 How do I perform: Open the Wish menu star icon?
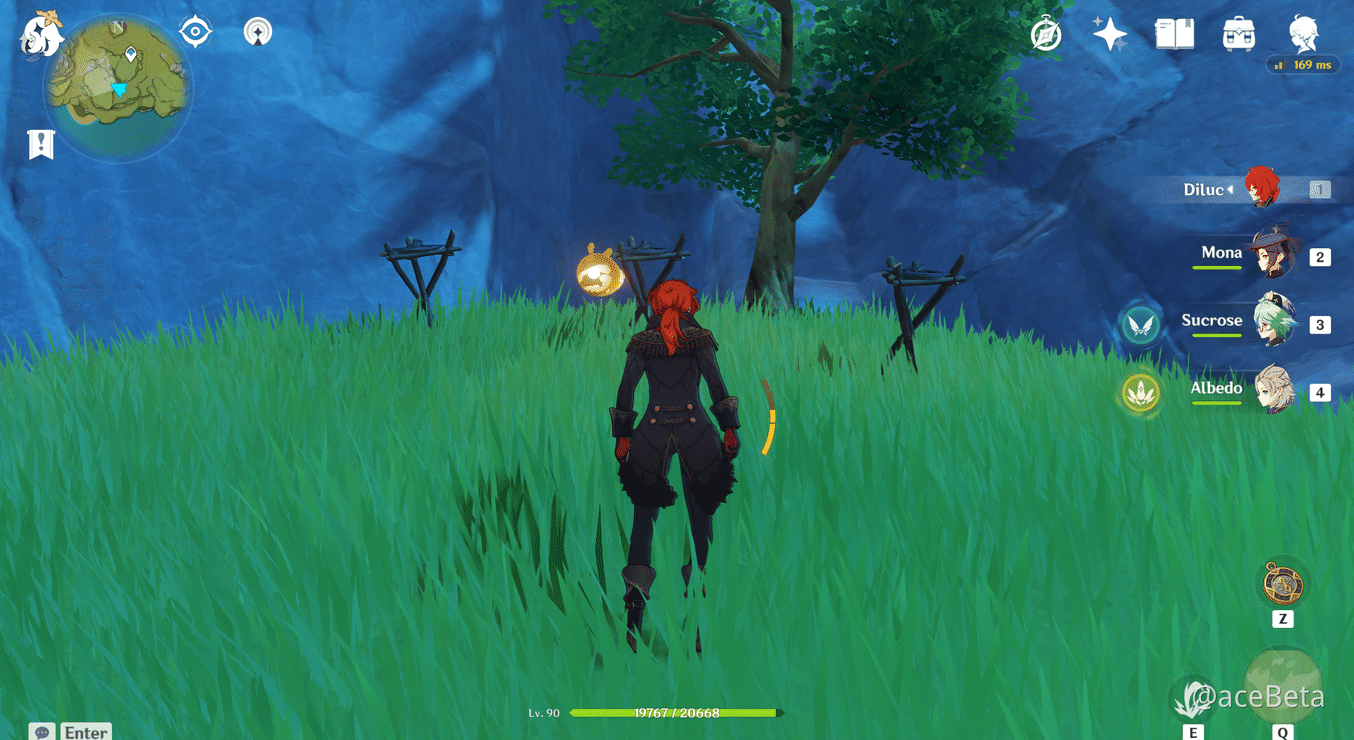coord(1109,31)
